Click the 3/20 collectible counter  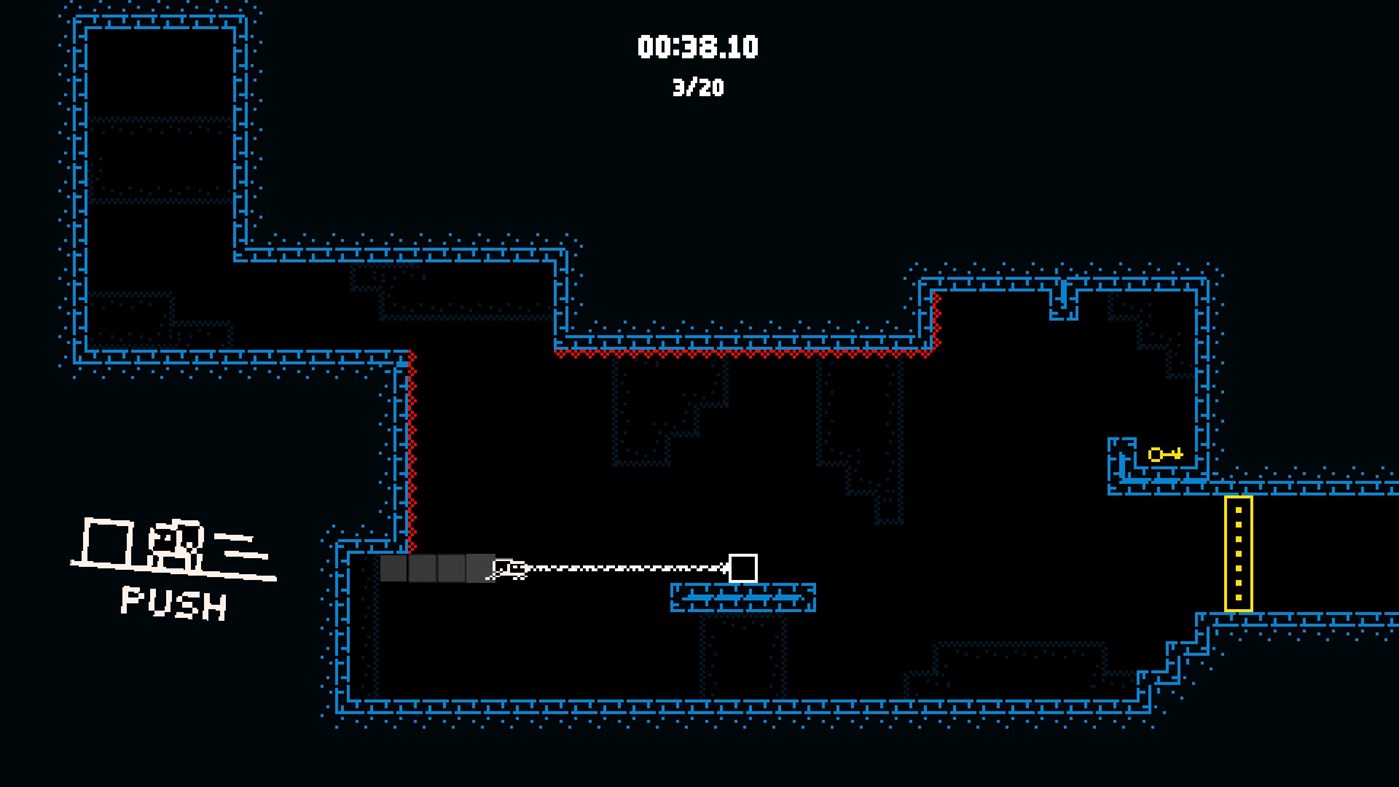[x=698, y=88]
